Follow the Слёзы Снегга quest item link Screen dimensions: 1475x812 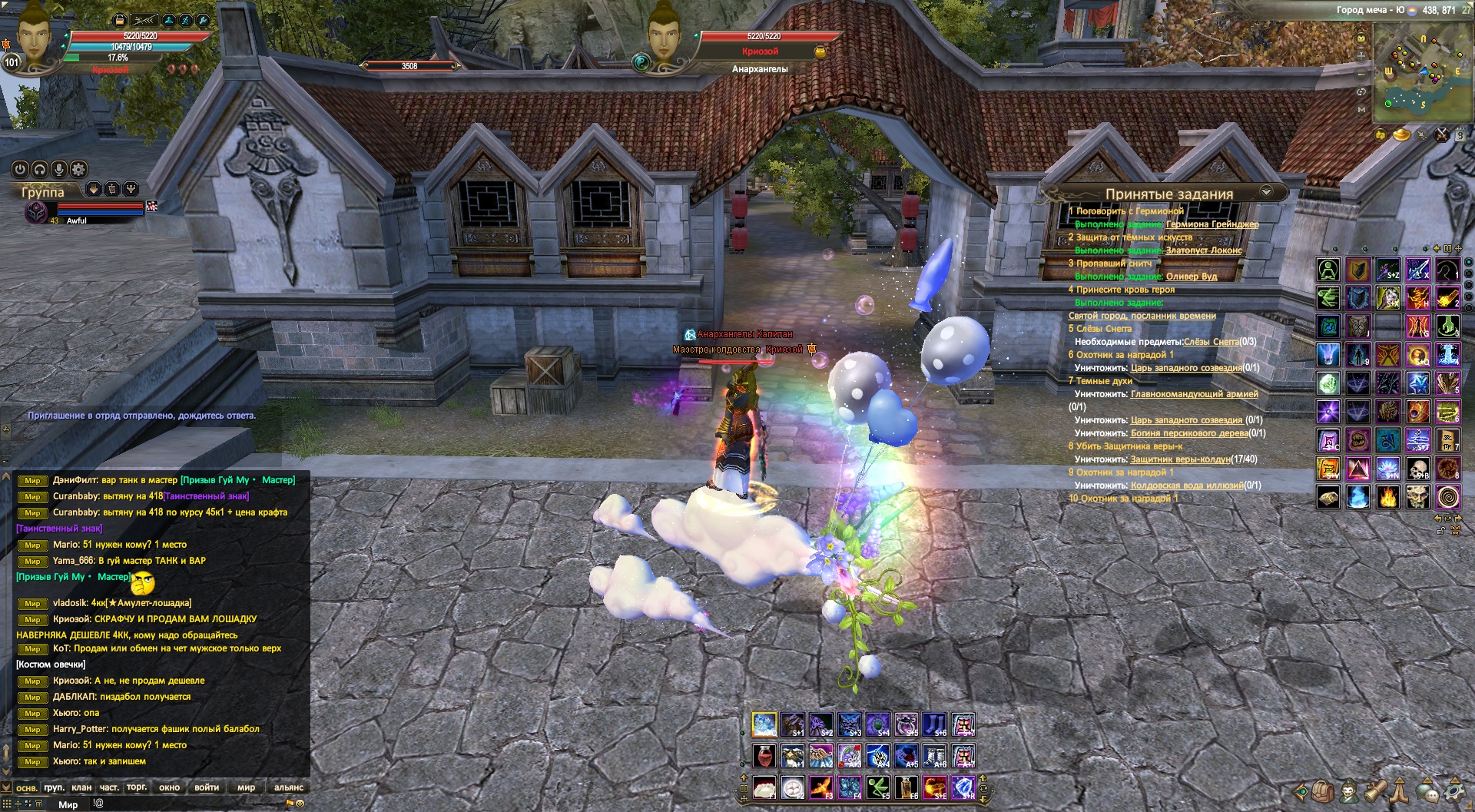1211,342
